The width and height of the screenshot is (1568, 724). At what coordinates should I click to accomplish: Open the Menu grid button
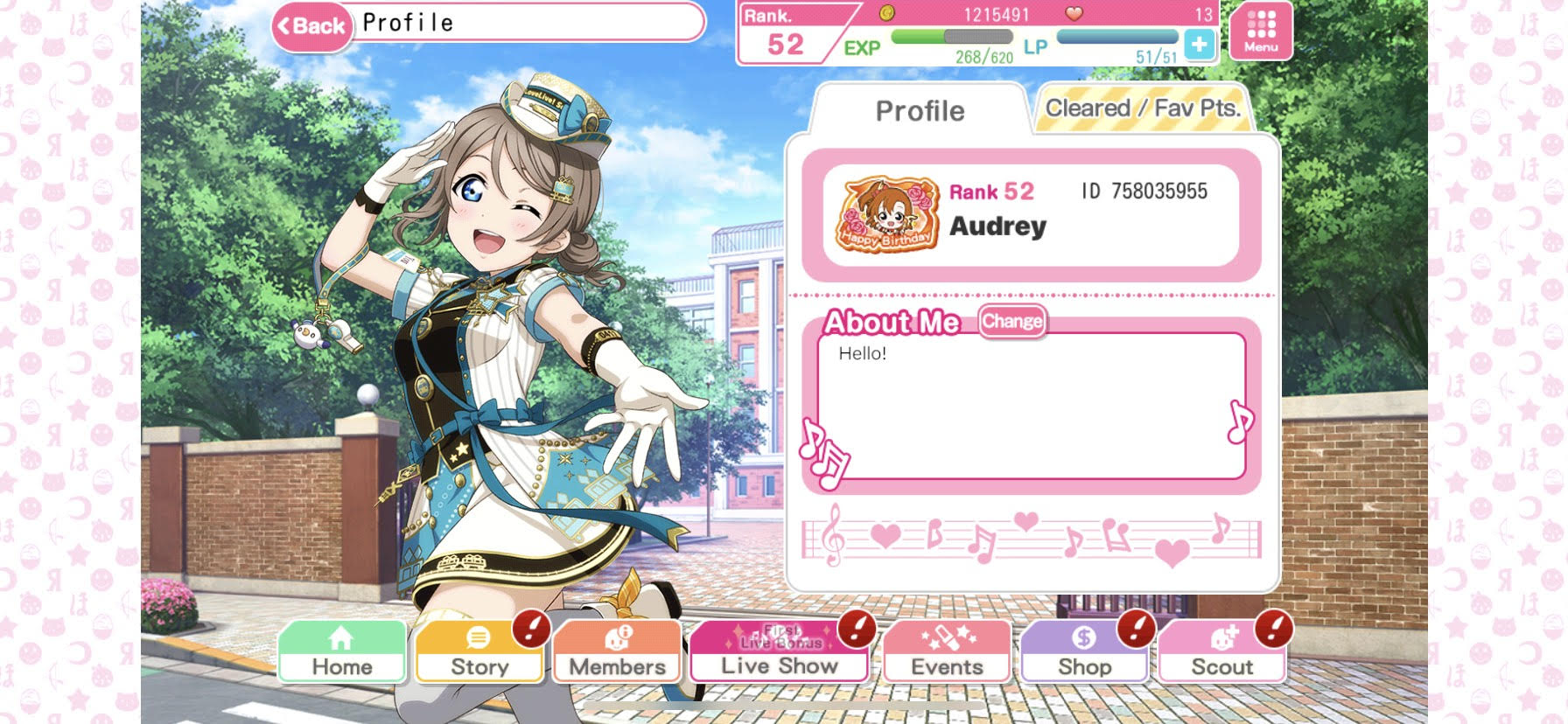[x=1260, y=31]
